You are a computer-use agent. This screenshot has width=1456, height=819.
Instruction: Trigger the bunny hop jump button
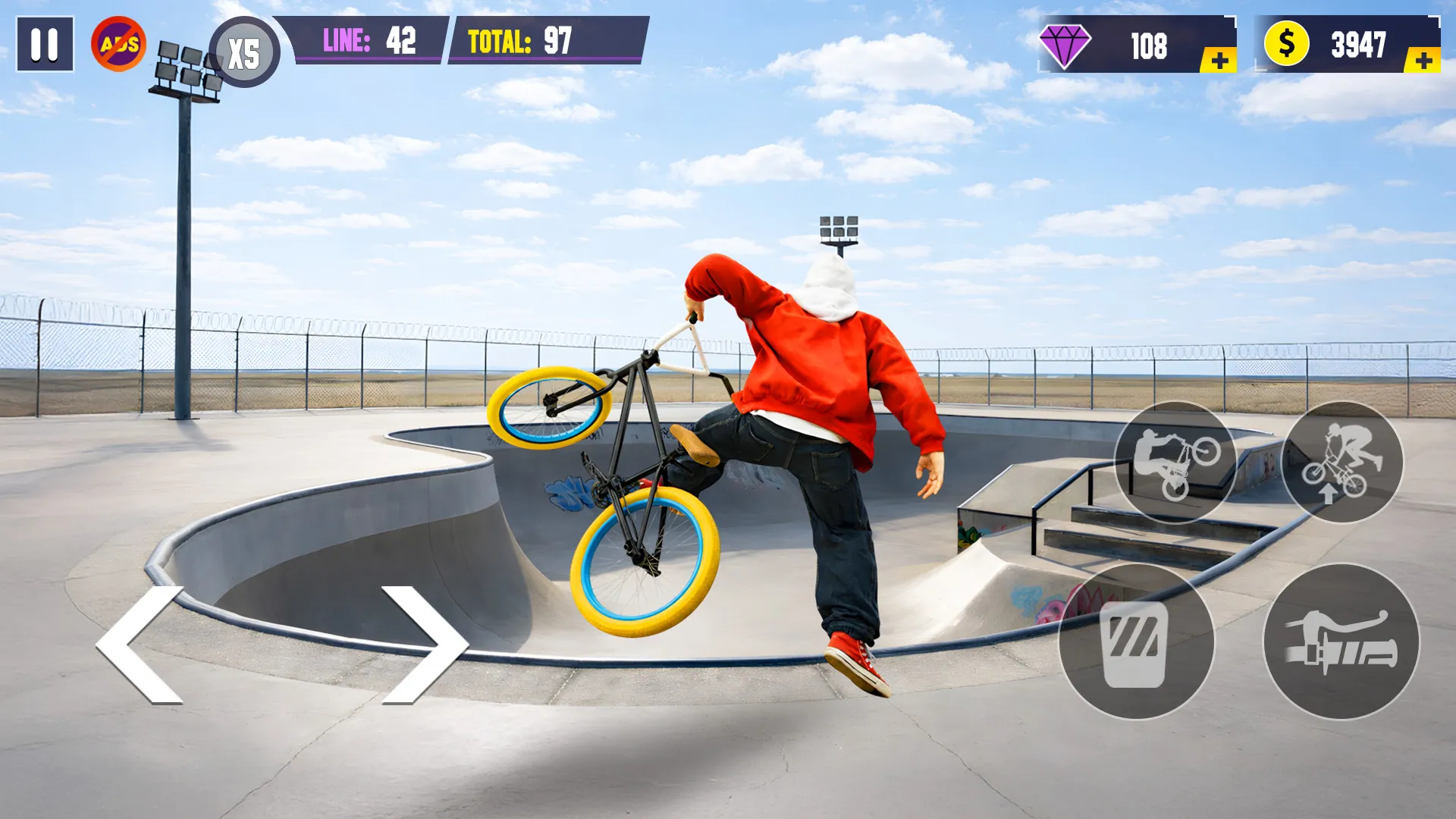[1342, 462]
